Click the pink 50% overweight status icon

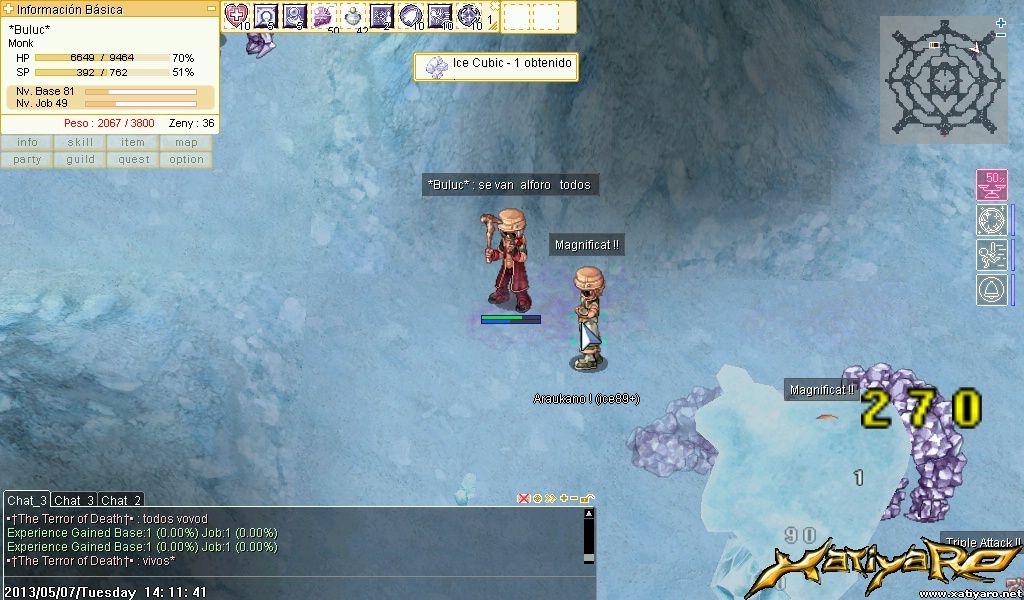tap(991, 186)
